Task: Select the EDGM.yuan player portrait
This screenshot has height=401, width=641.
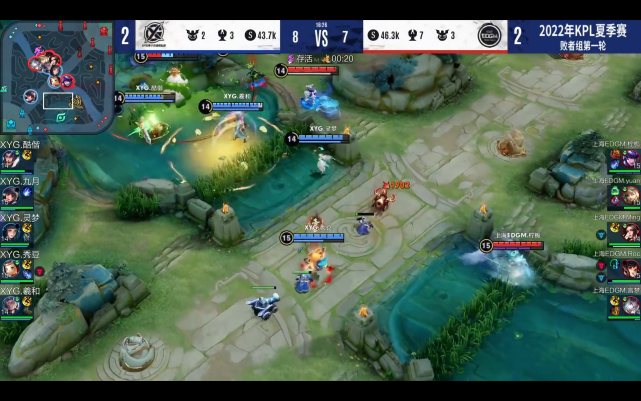Action: 629,196
